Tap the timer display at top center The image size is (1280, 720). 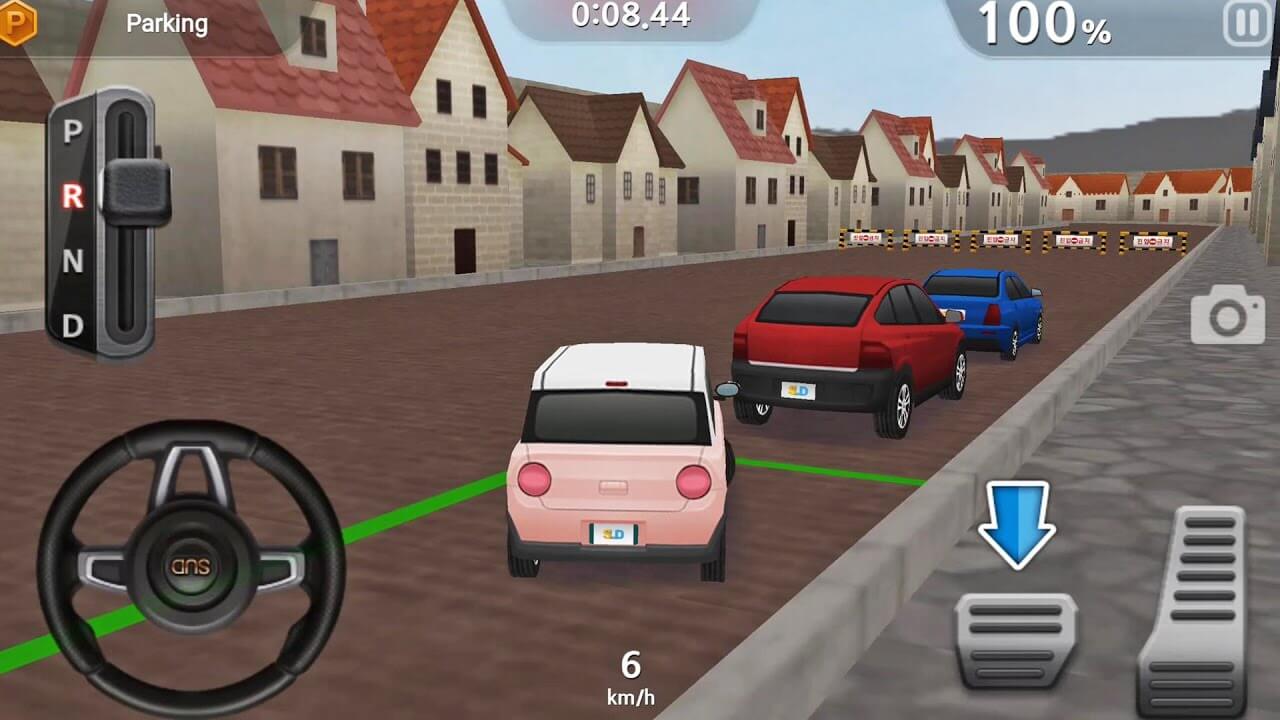(x=633, y=16)
